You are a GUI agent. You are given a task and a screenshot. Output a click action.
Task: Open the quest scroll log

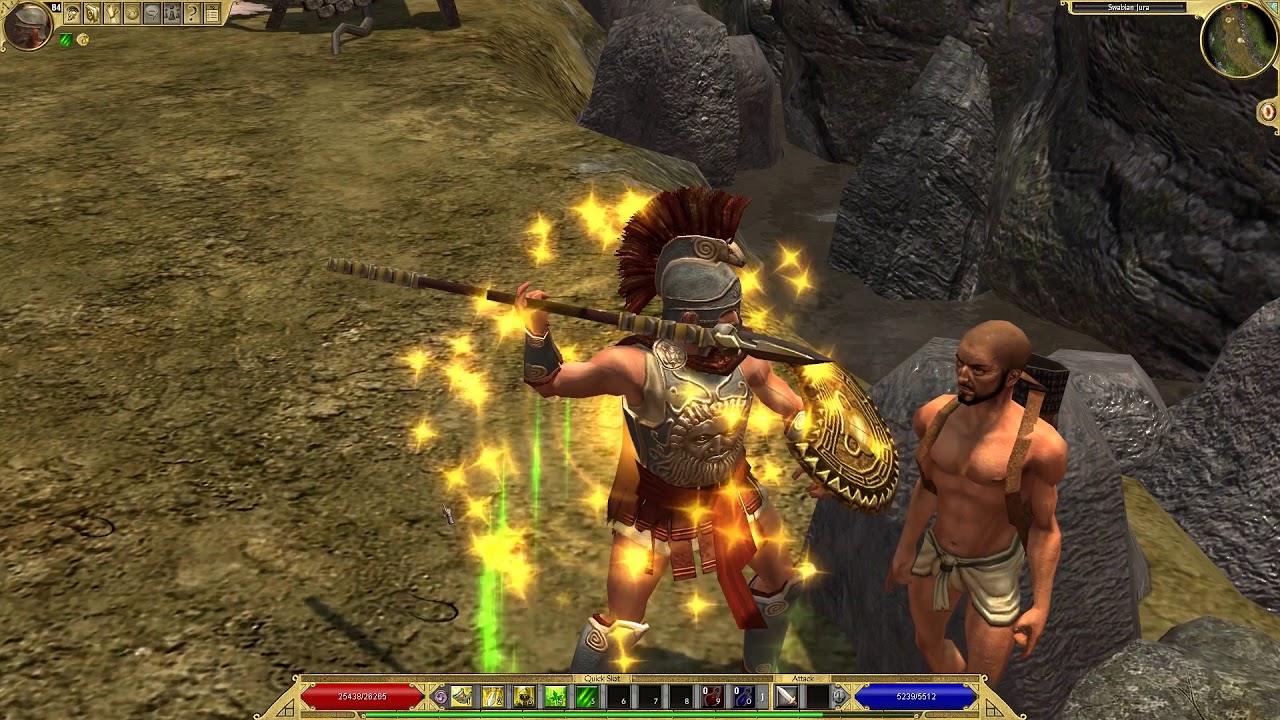coord(112,14)
